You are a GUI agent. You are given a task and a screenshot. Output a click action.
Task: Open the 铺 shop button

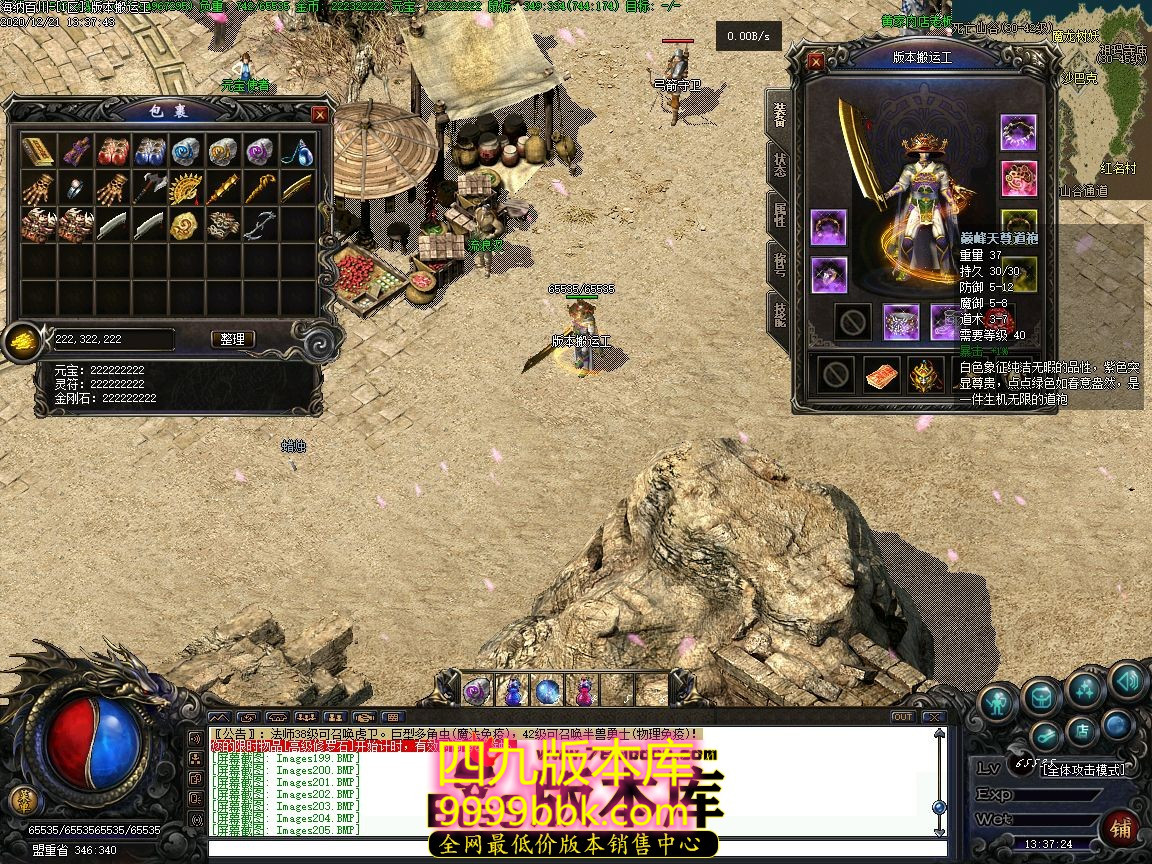(x=1120, y=828)
